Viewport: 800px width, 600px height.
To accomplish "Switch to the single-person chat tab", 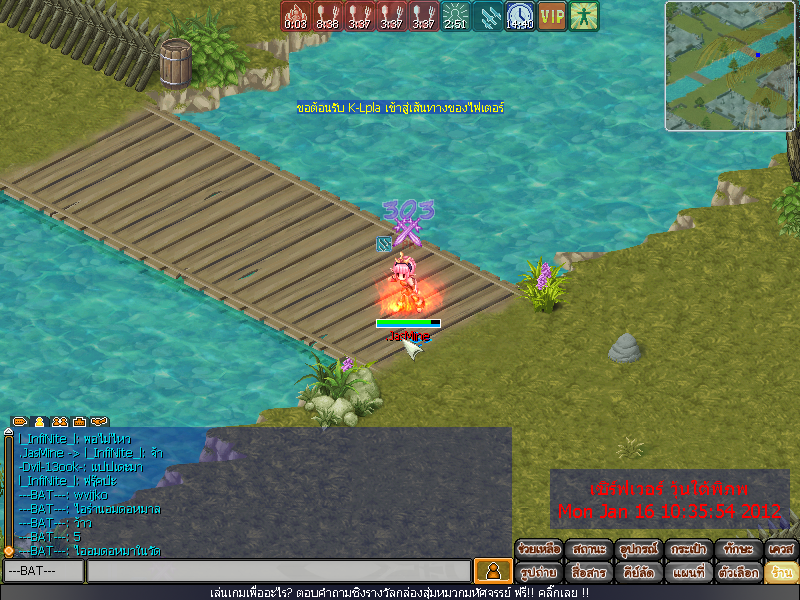I will coord(40,422).
